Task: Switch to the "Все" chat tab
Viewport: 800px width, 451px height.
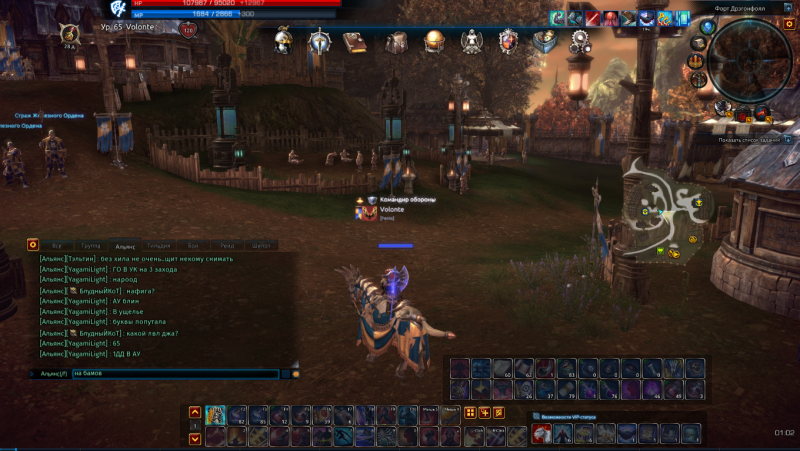Action: coord(57,245)
